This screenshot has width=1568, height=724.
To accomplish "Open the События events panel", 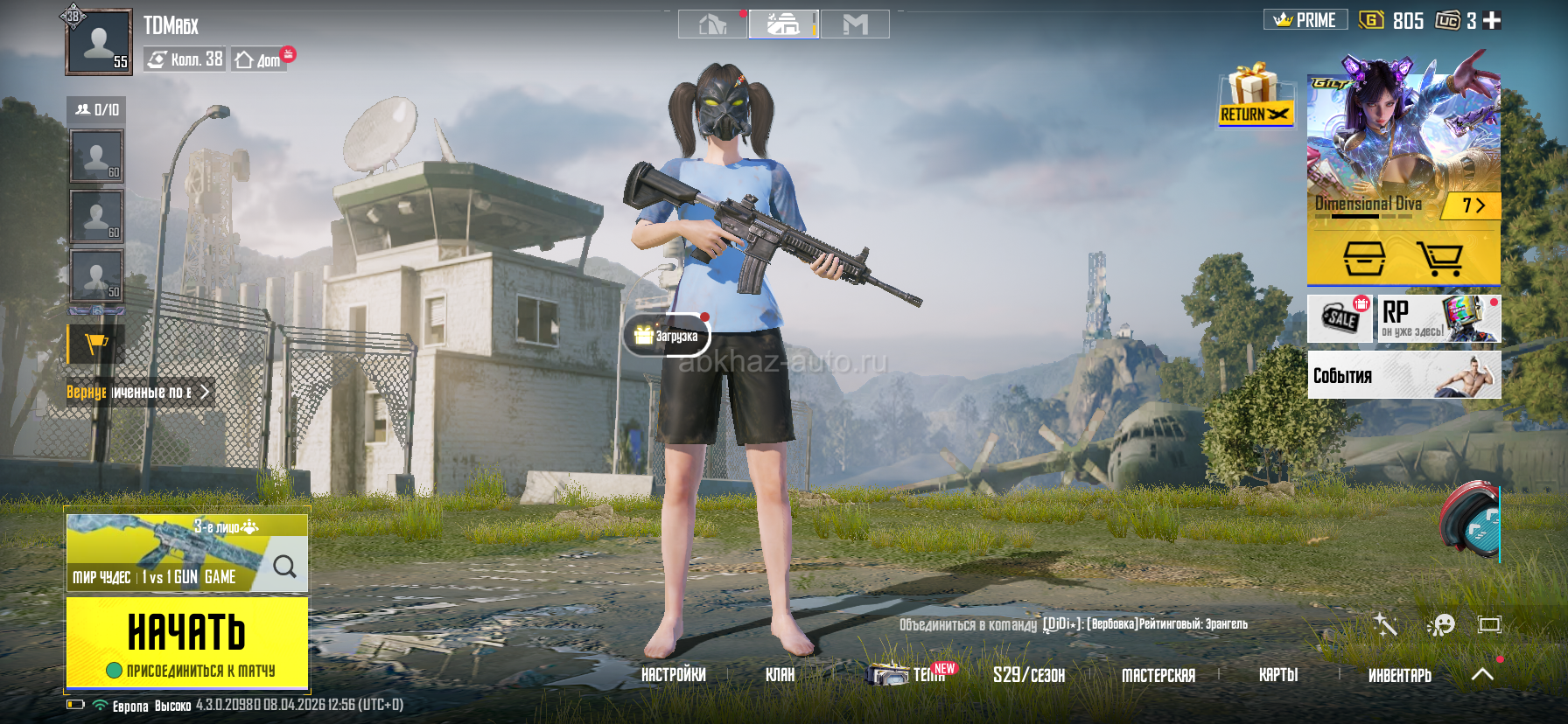I will tap(1403, 375).
